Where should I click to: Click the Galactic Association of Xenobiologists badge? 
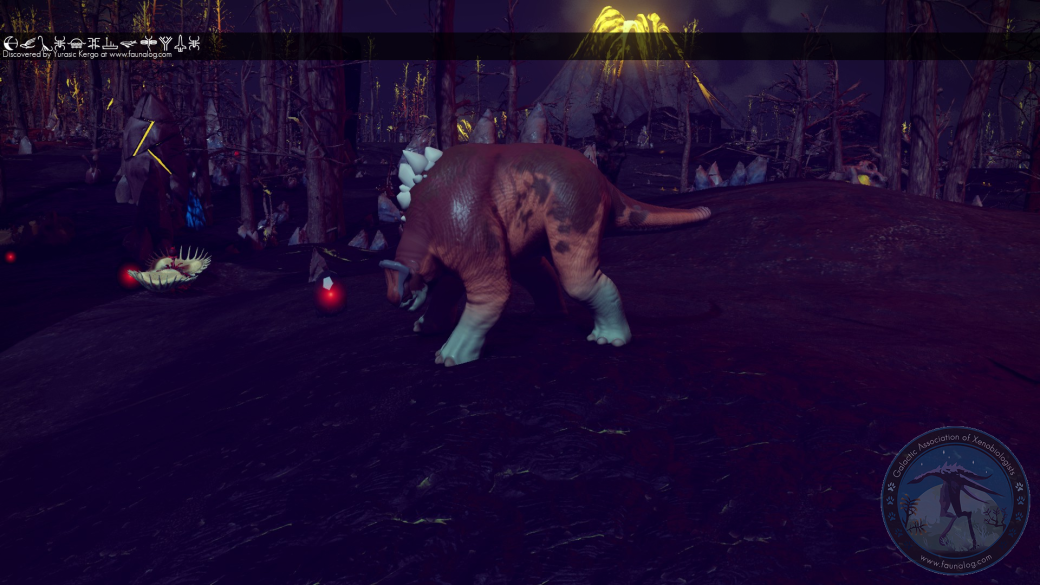point(954,501)
